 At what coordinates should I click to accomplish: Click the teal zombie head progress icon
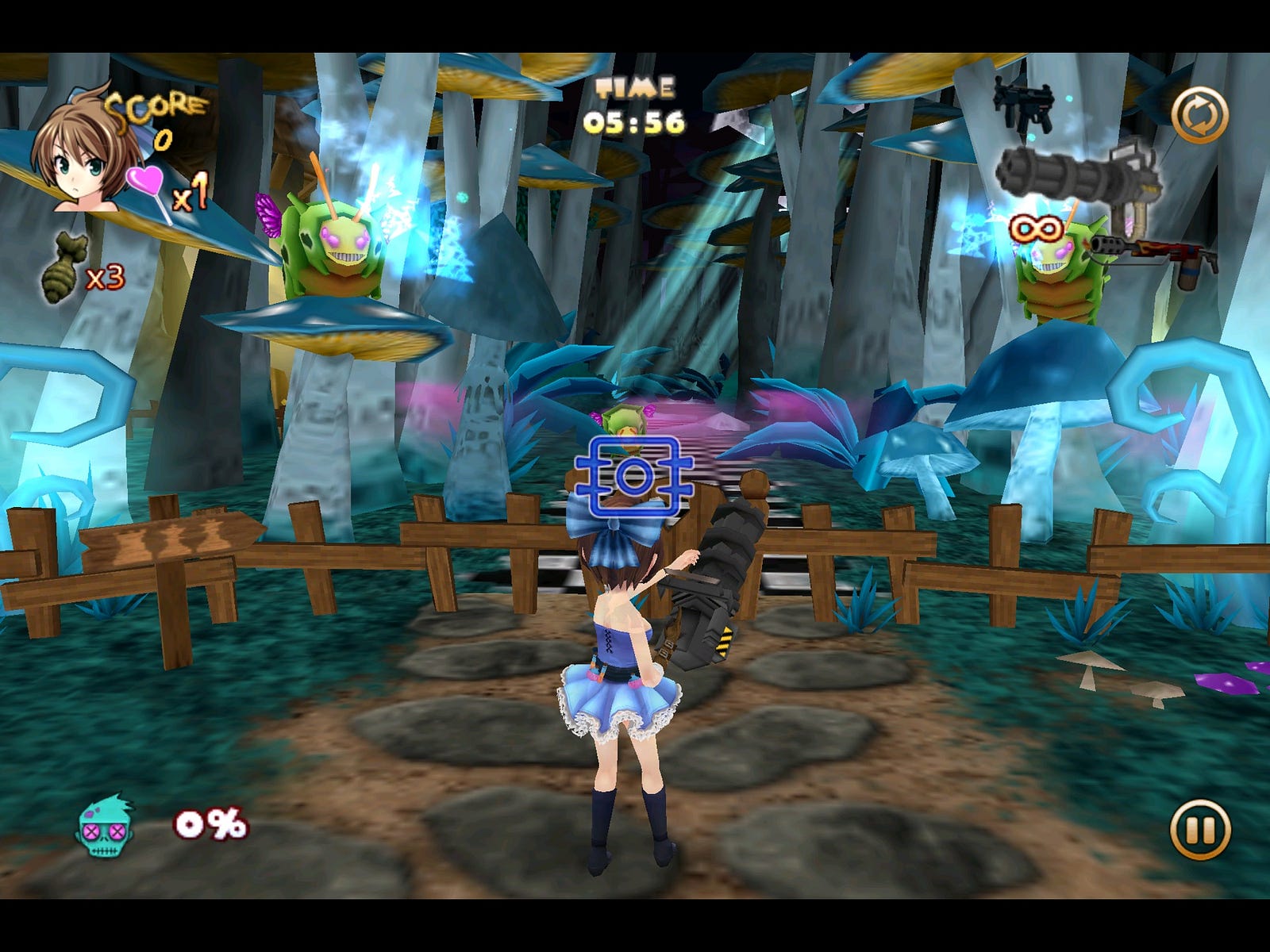point(105,827)
